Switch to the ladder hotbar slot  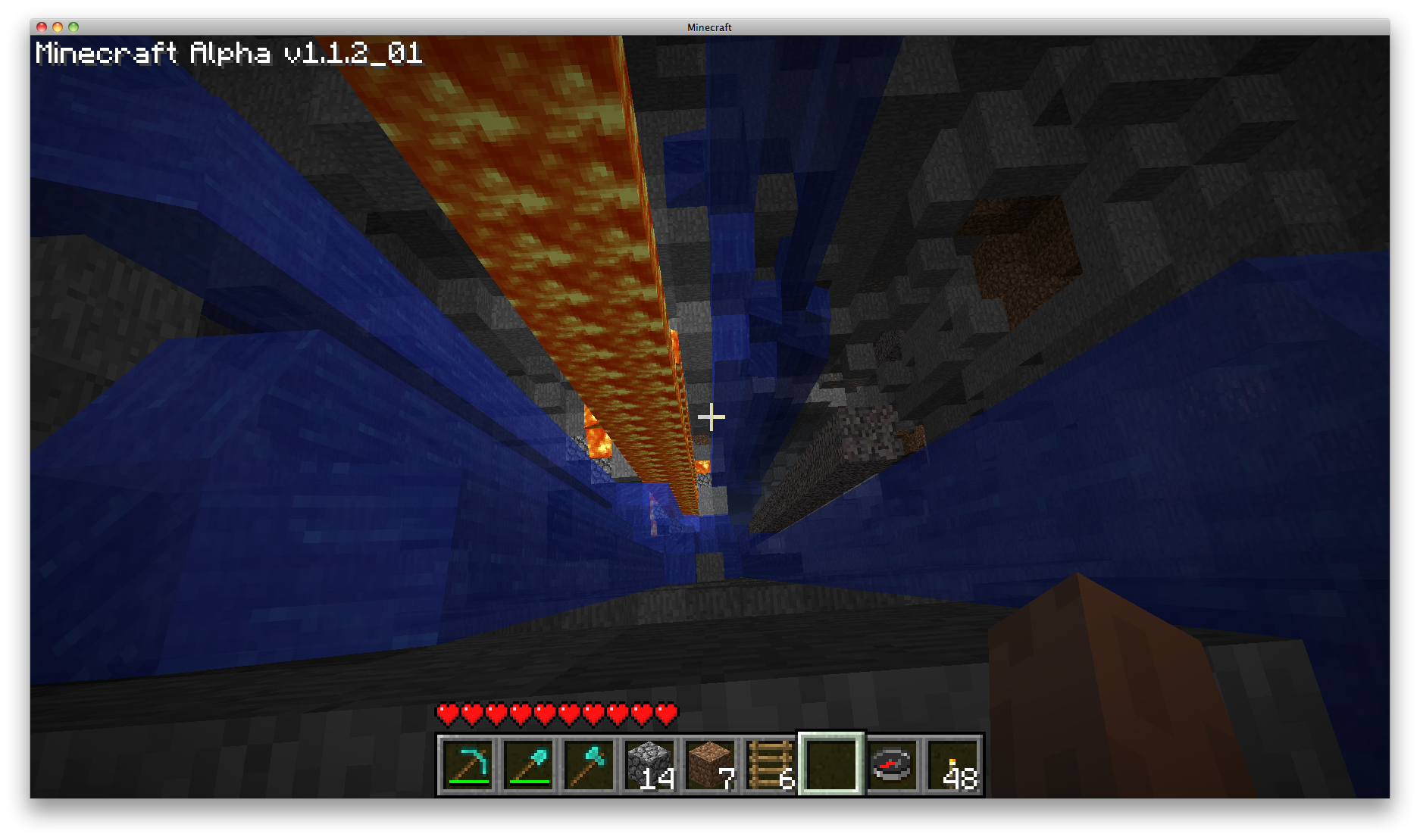point(771,765)
